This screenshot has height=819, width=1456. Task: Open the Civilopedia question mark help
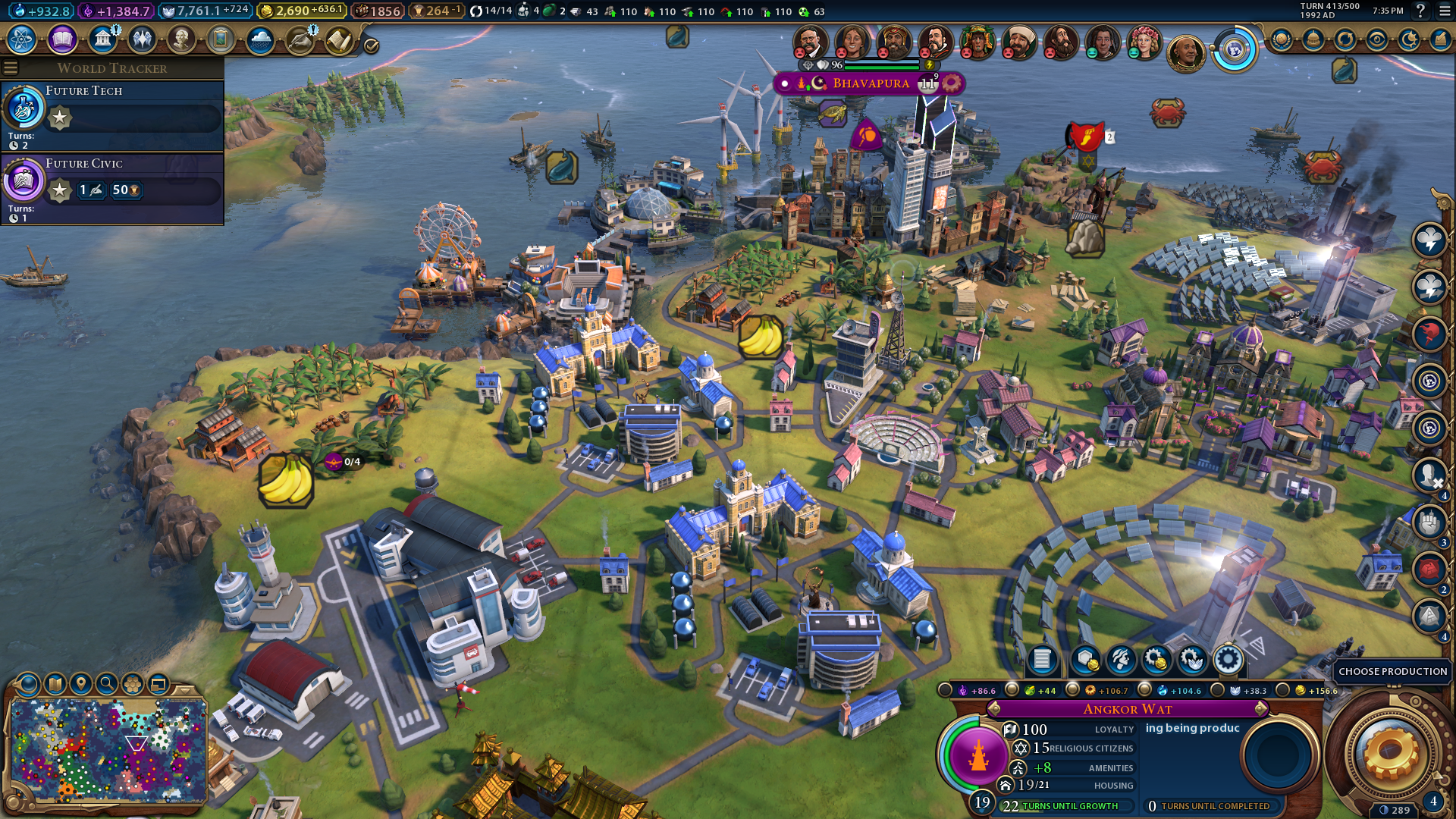click(1420, 11)
